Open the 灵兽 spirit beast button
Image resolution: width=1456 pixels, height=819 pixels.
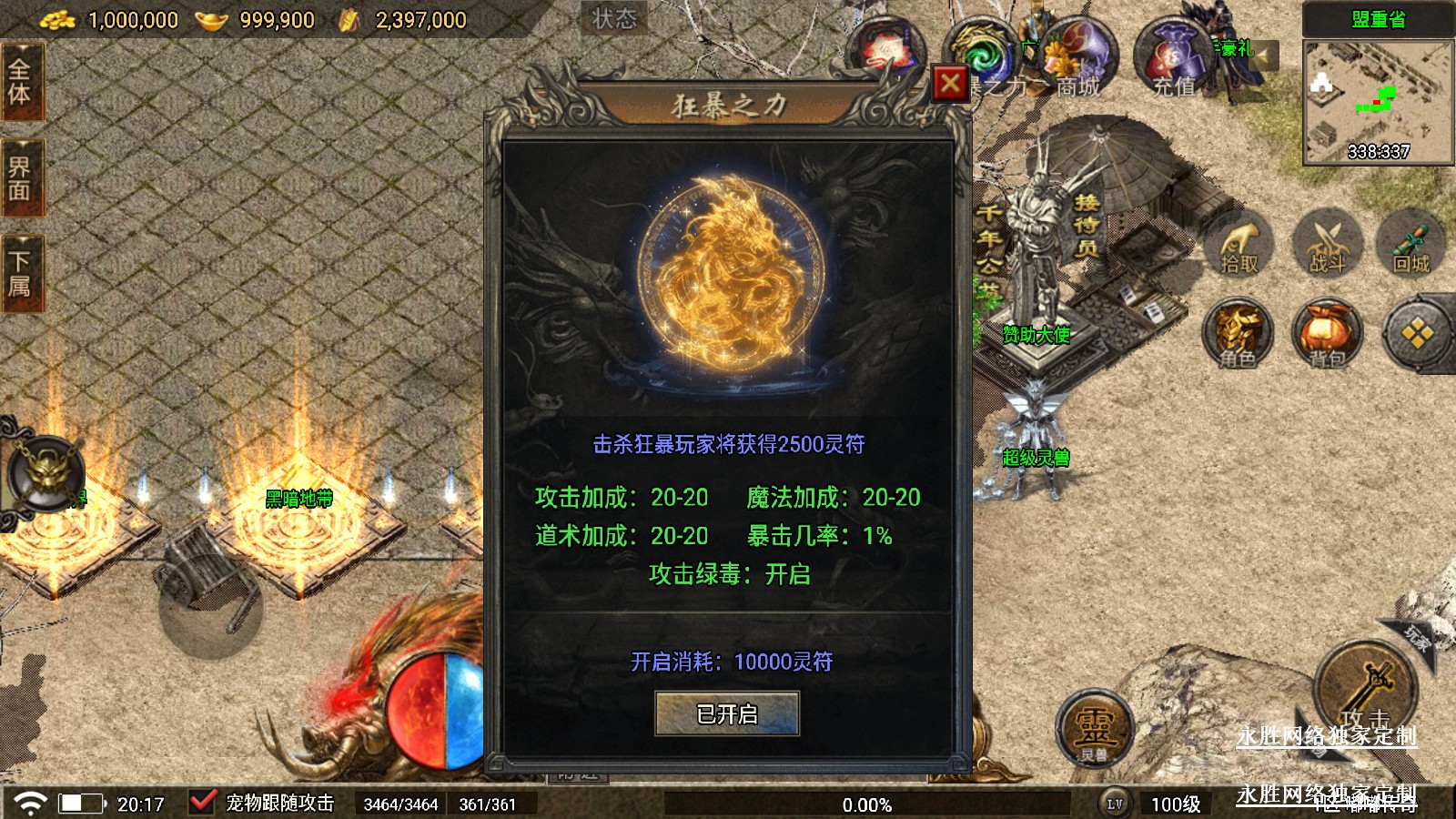(x=1094, y=728)
